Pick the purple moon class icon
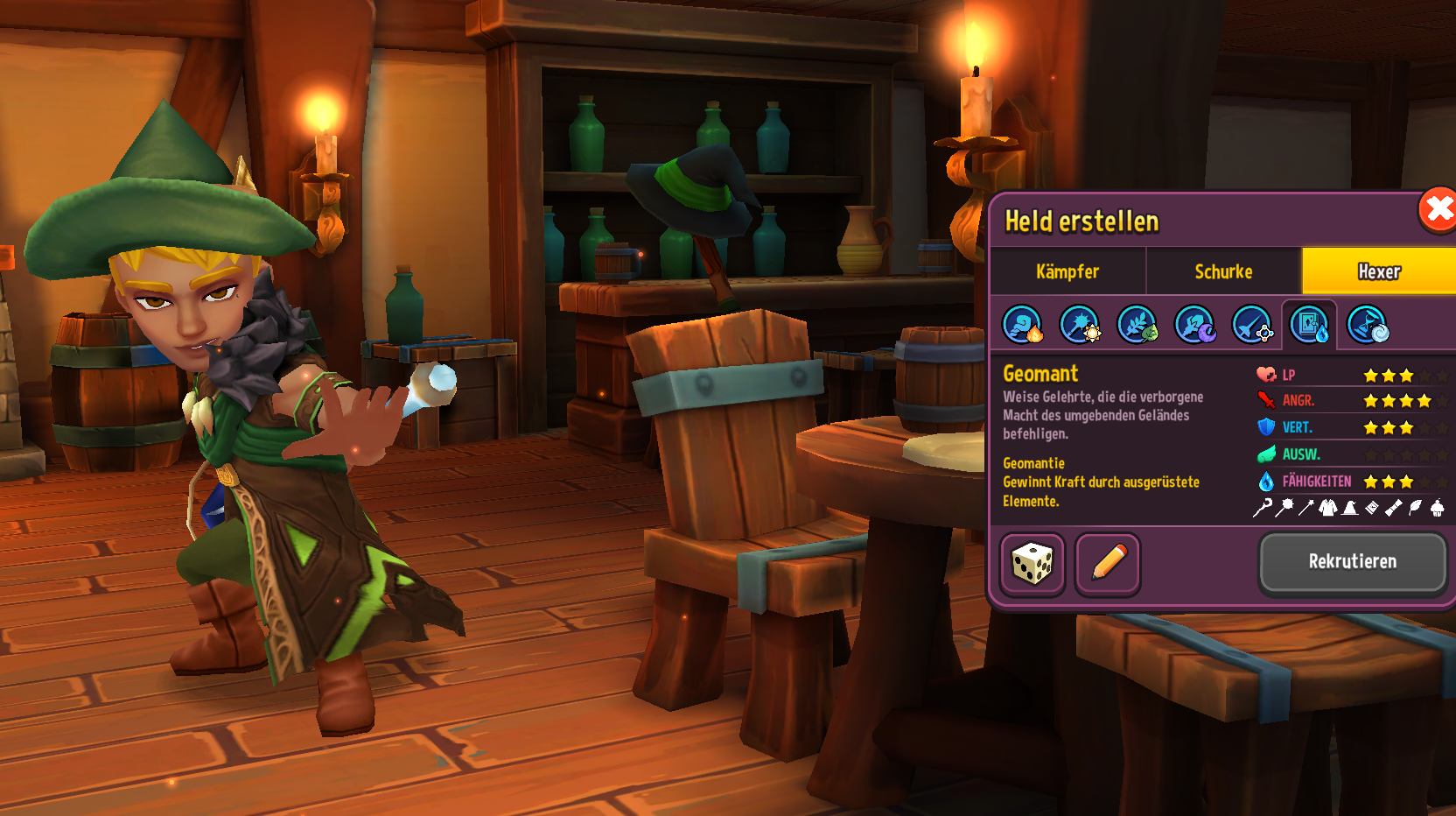 pyautogui.click(x=1194, y=325)
